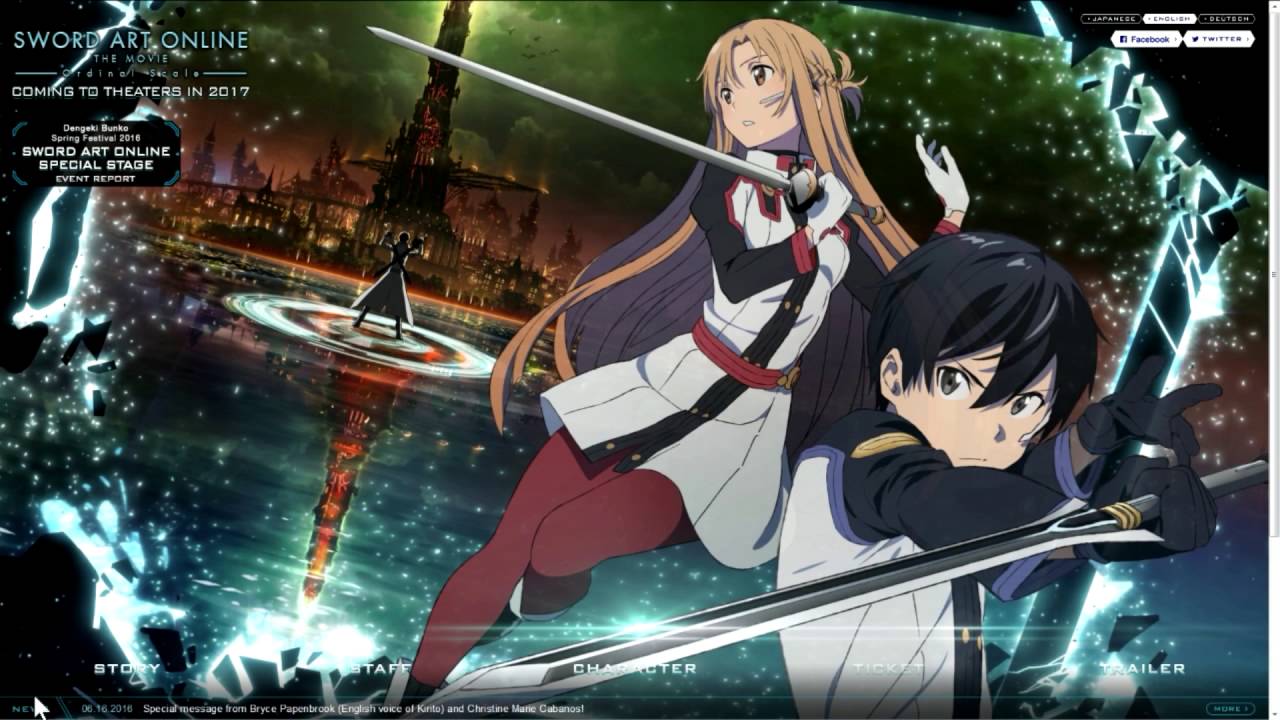
Task: Click the arrow chevron on the Facebook button
Action: [x=1176, y=39]
